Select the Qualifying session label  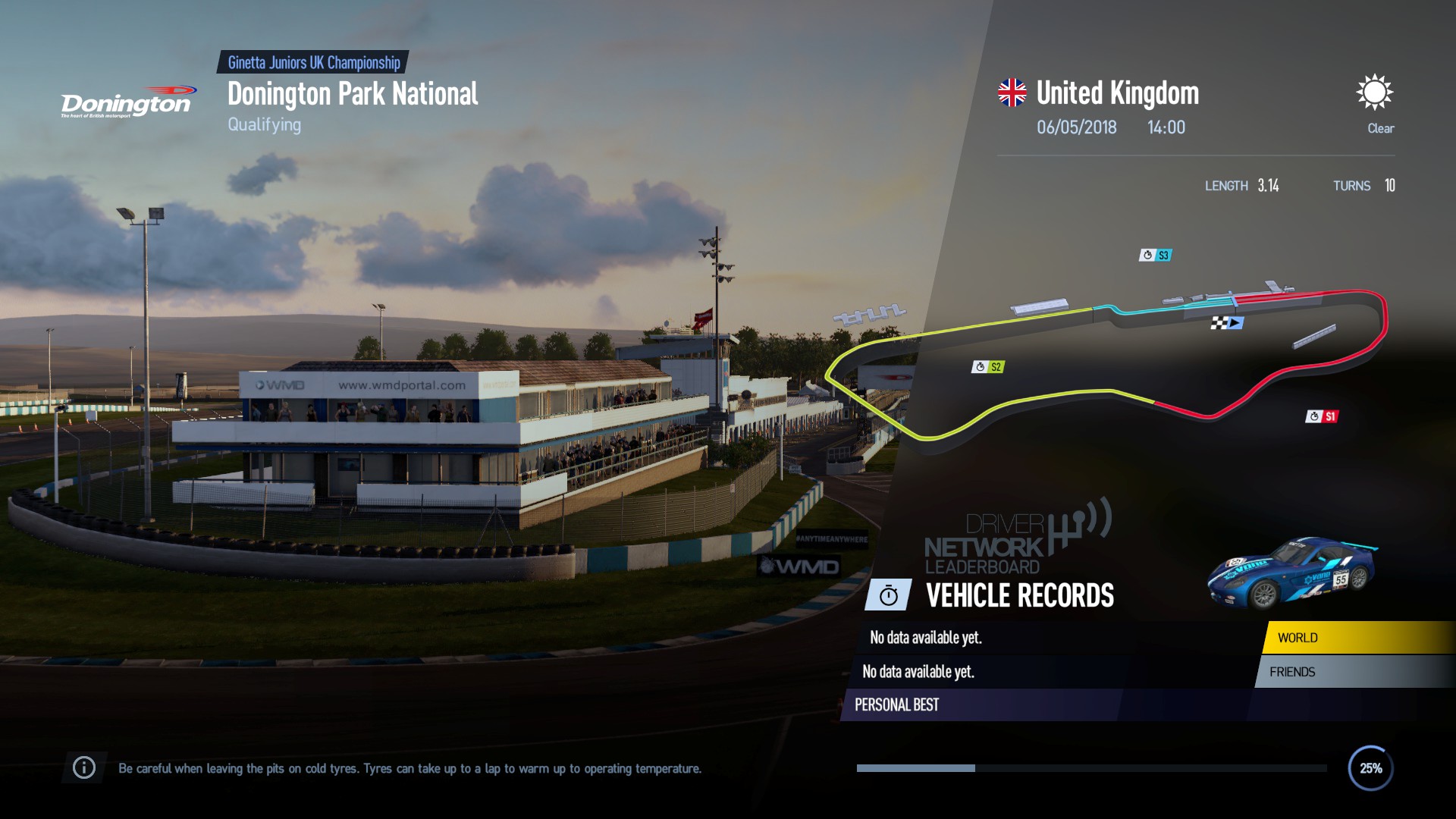(x=264, y=124)
